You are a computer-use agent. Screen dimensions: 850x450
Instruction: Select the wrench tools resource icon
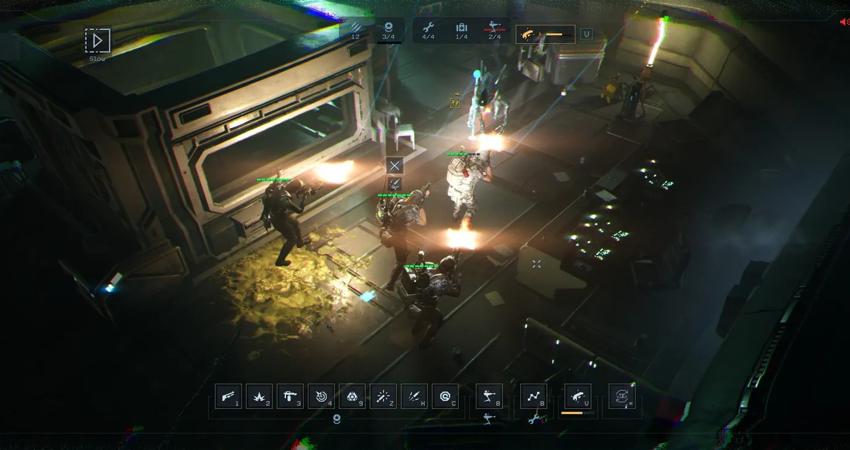pyautogui.click(x=429, y=29)
